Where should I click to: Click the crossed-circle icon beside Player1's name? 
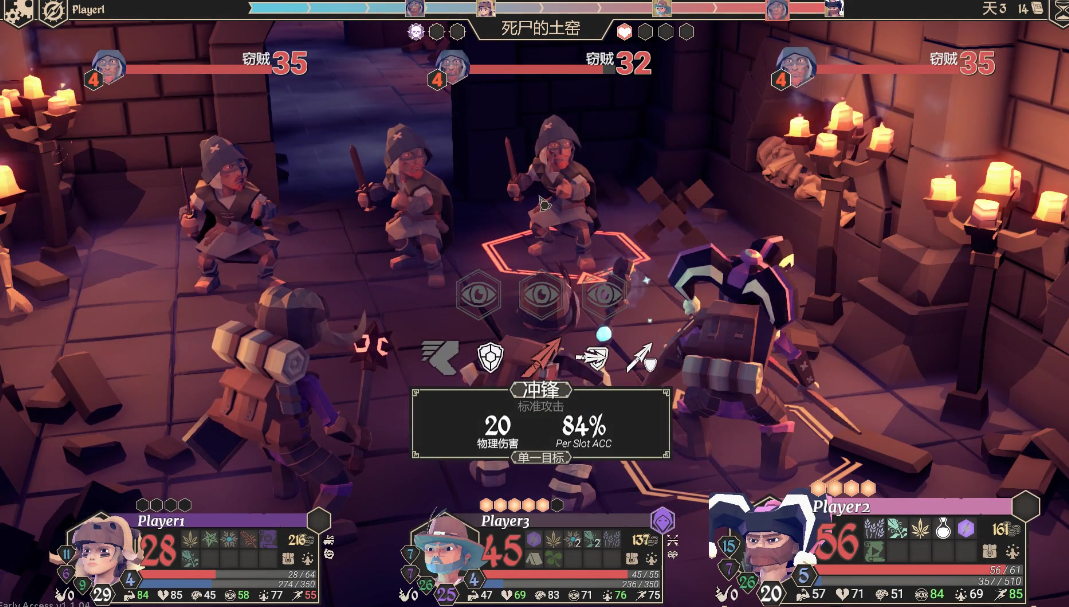click(x=54, y=10)
